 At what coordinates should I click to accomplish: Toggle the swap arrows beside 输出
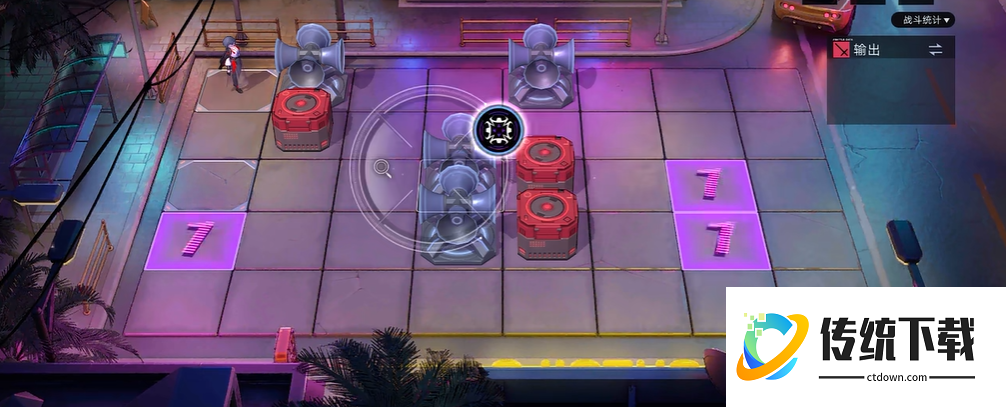click(936, 49)
